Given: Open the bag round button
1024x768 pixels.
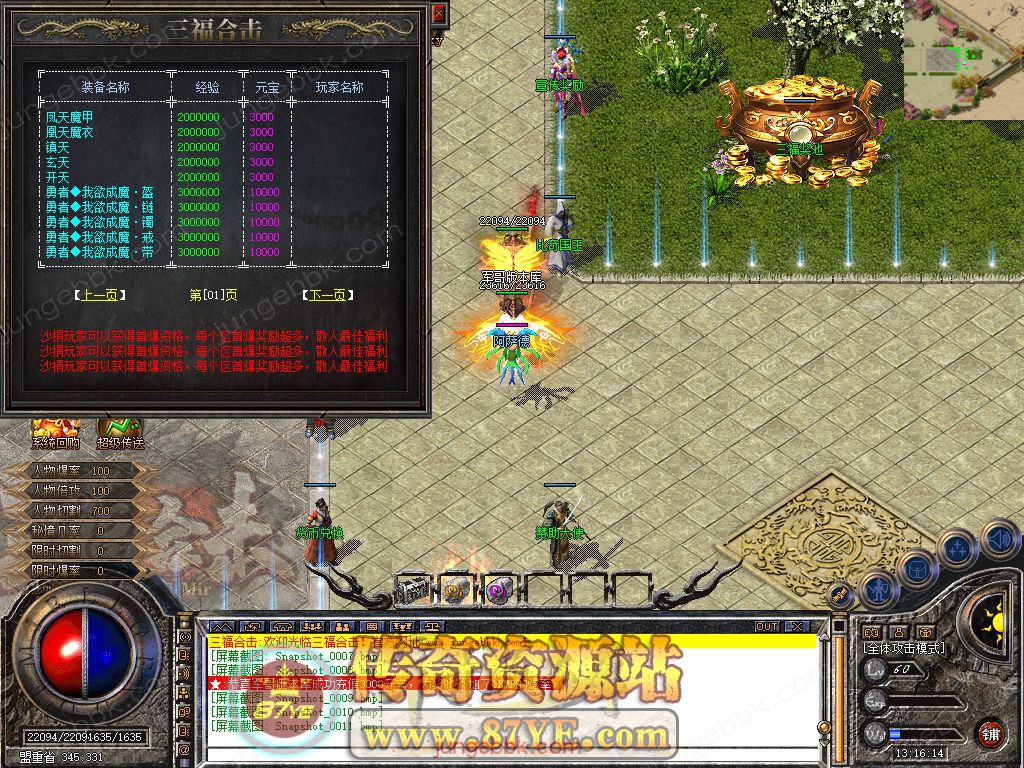Looking at the screenshot, I should [x=916, y=568].
